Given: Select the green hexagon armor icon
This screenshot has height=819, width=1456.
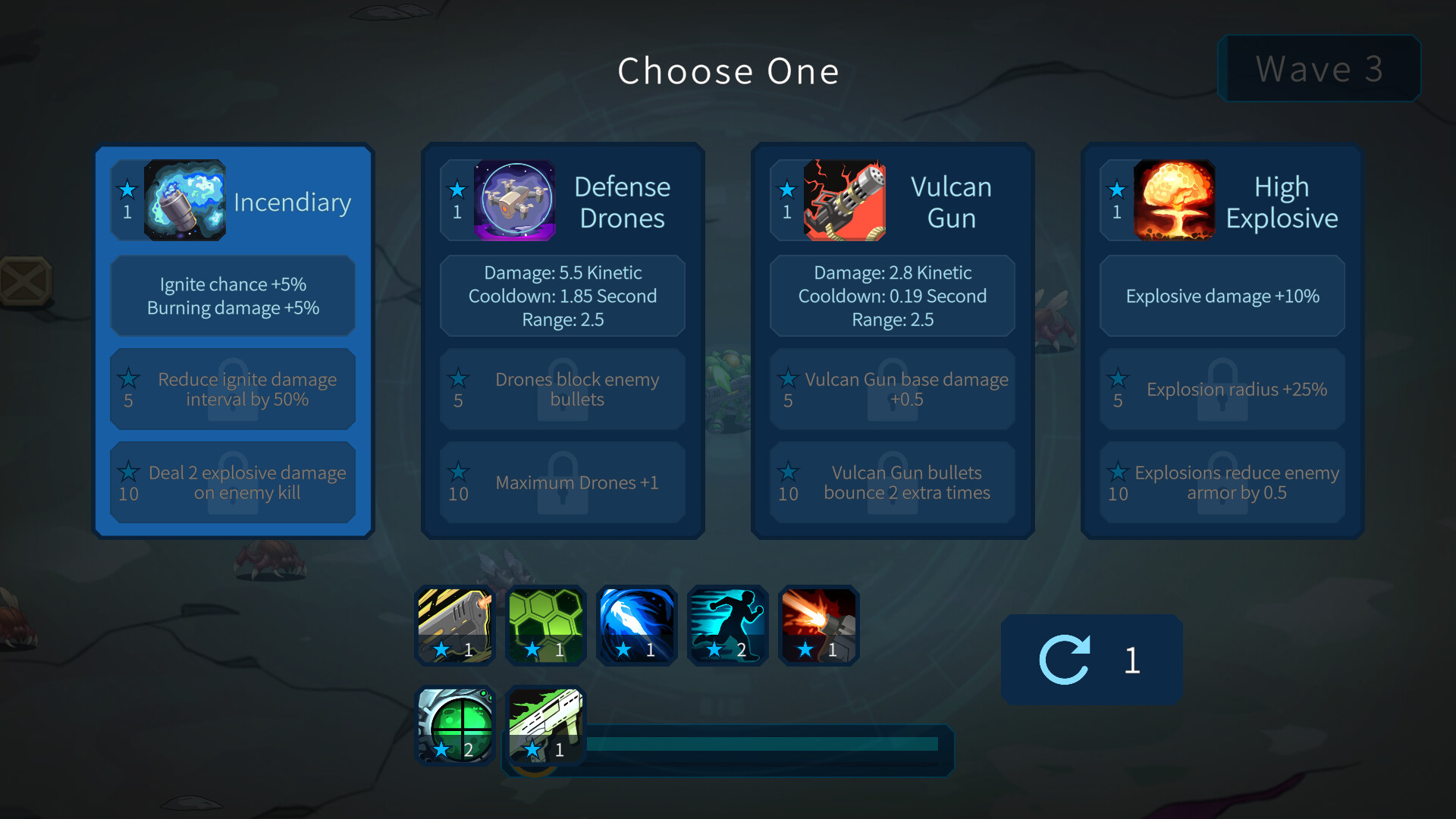Looking at the screenshot, I should (545, 624).
